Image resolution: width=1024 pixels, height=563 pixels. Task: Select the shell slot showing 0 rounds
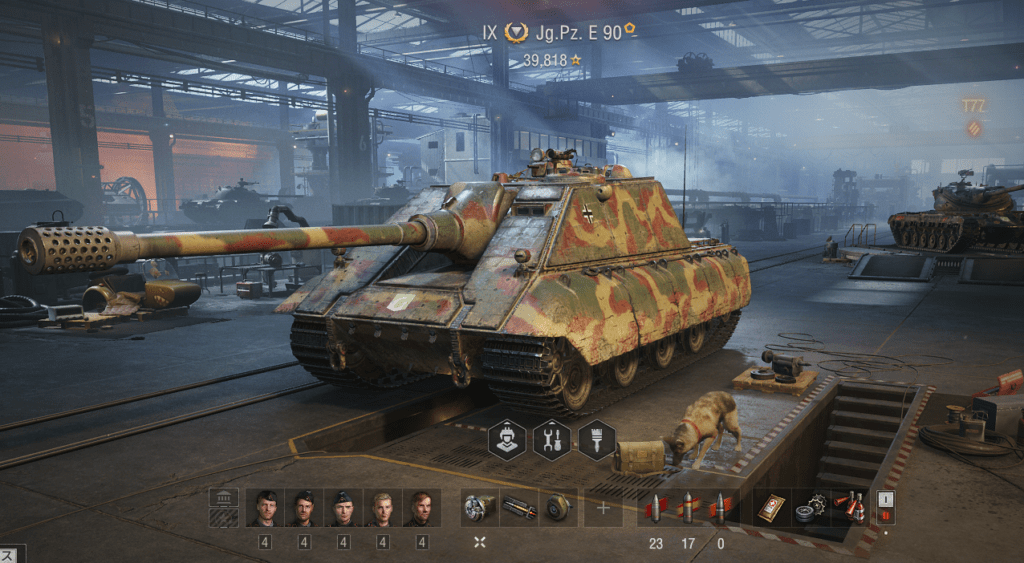tap(720, 508)
